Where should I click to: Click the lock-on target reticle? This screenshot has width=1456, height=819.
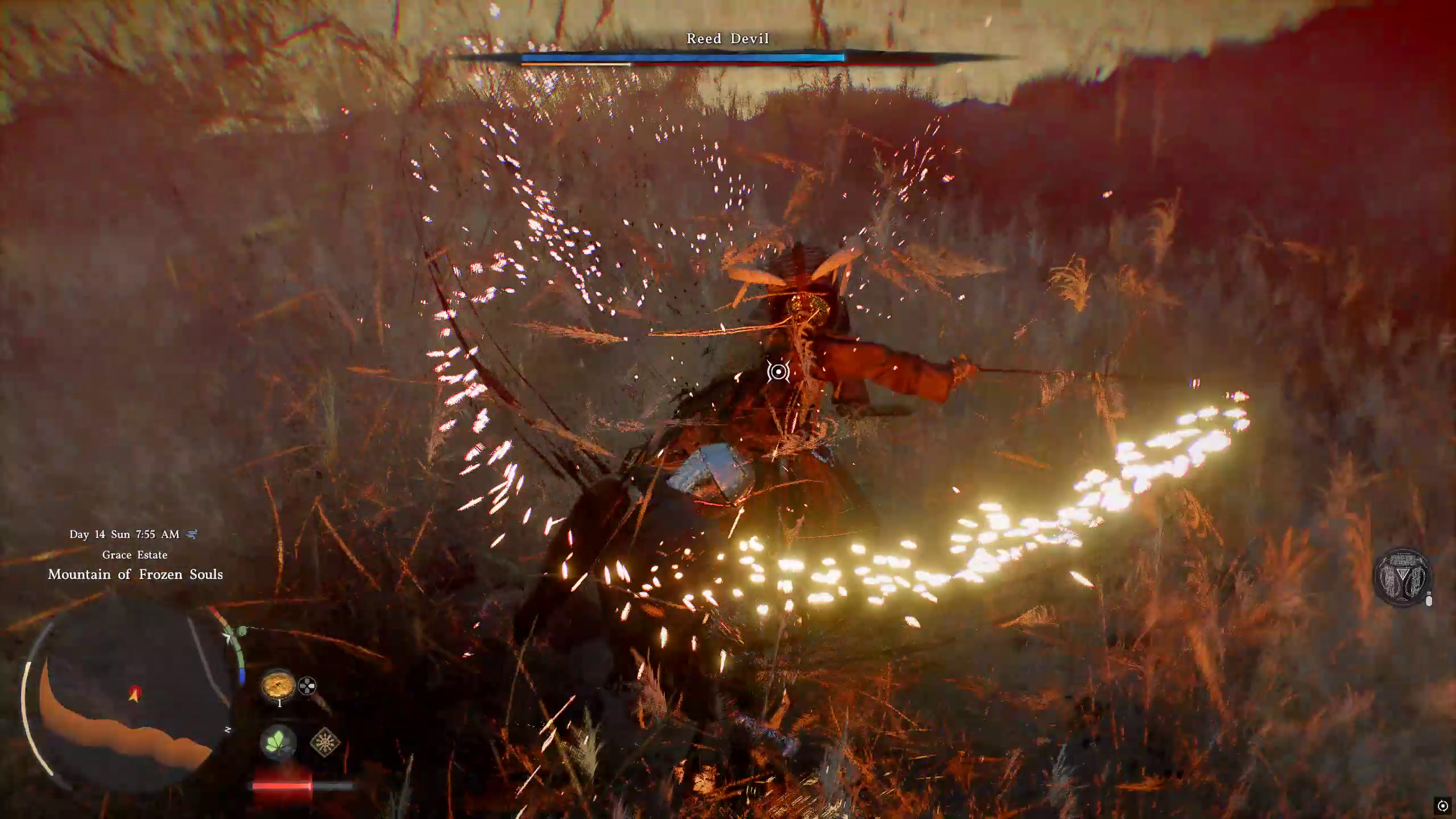pyautogui.click(x=778, y=372)
